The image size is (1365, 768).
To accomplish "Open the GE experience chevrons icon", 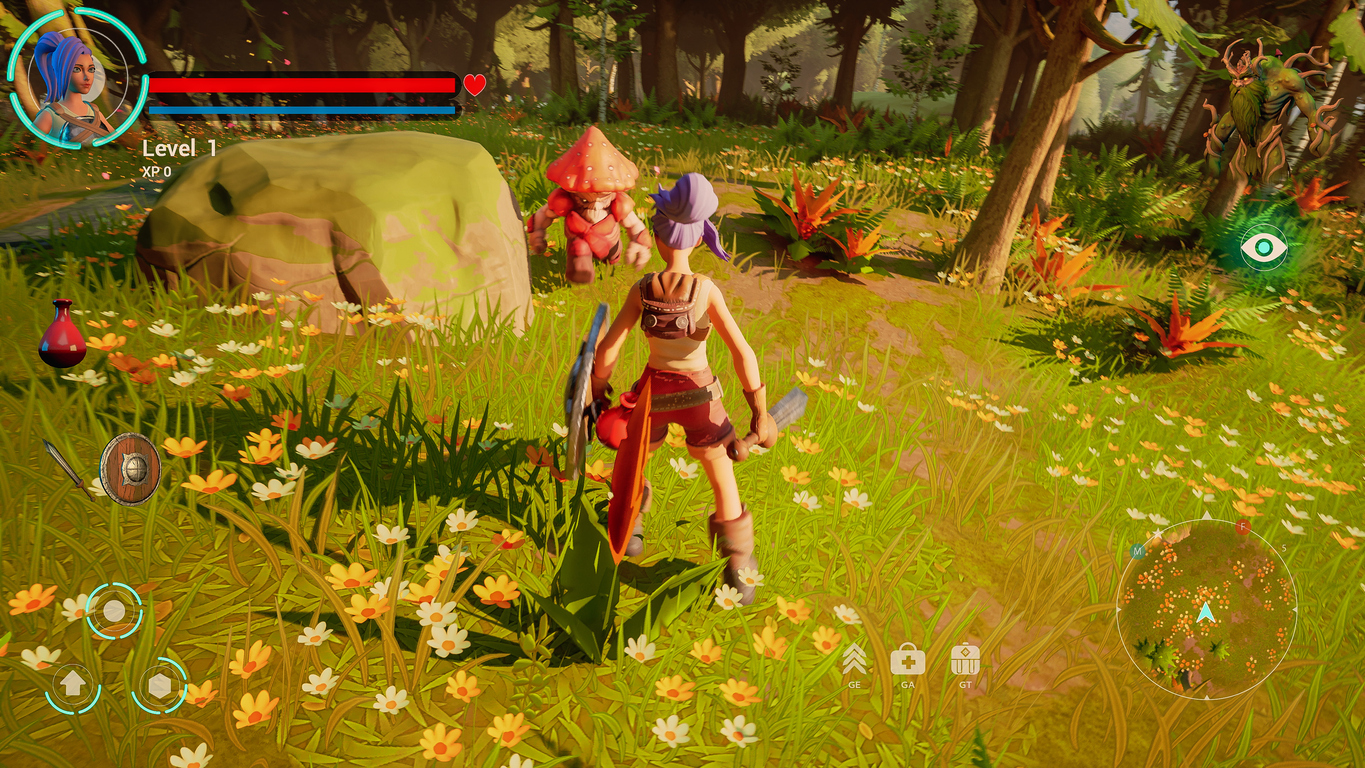I will click(x=855, y=660).
